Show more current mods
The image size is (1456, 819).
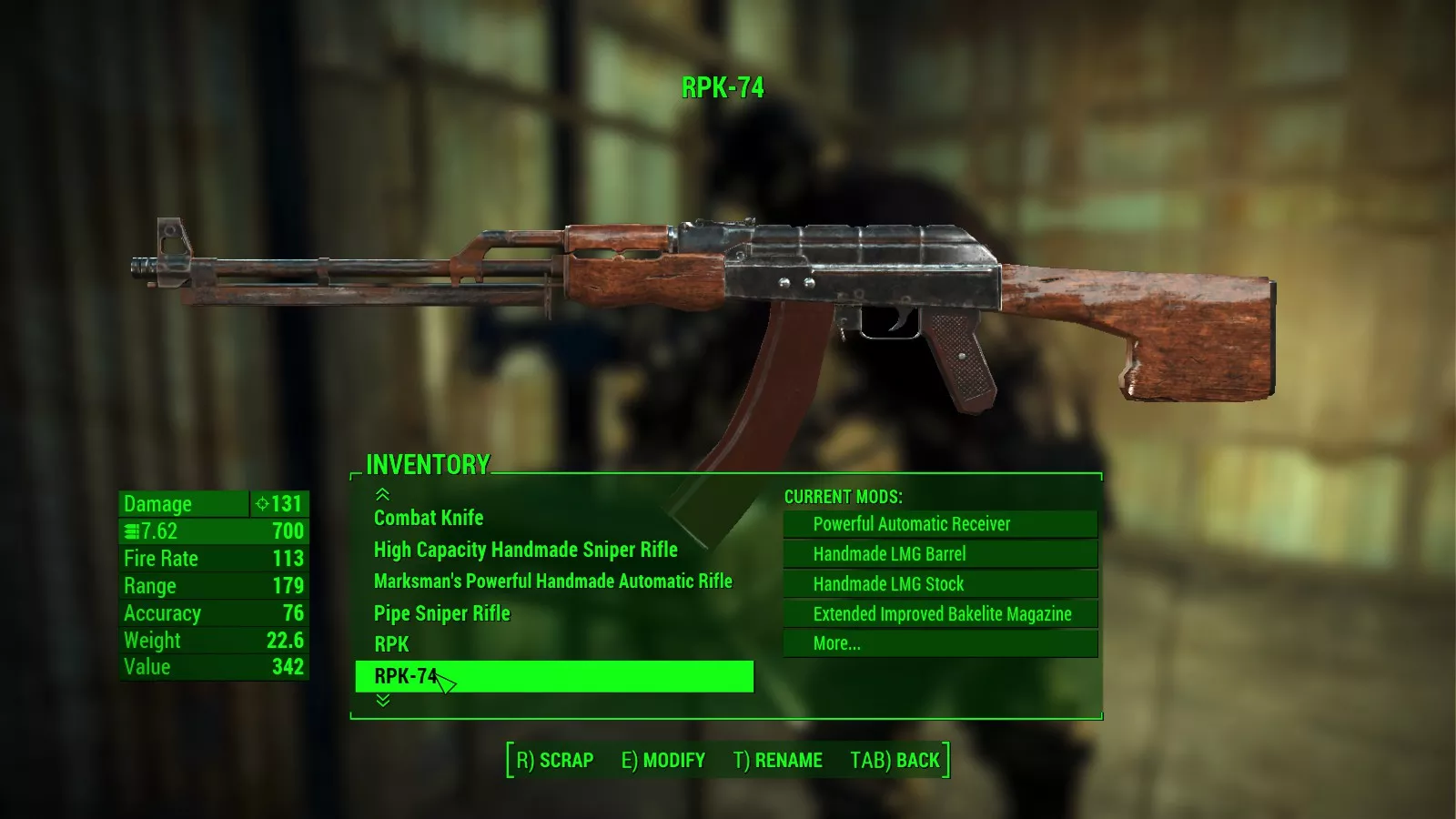pos(836,643)
